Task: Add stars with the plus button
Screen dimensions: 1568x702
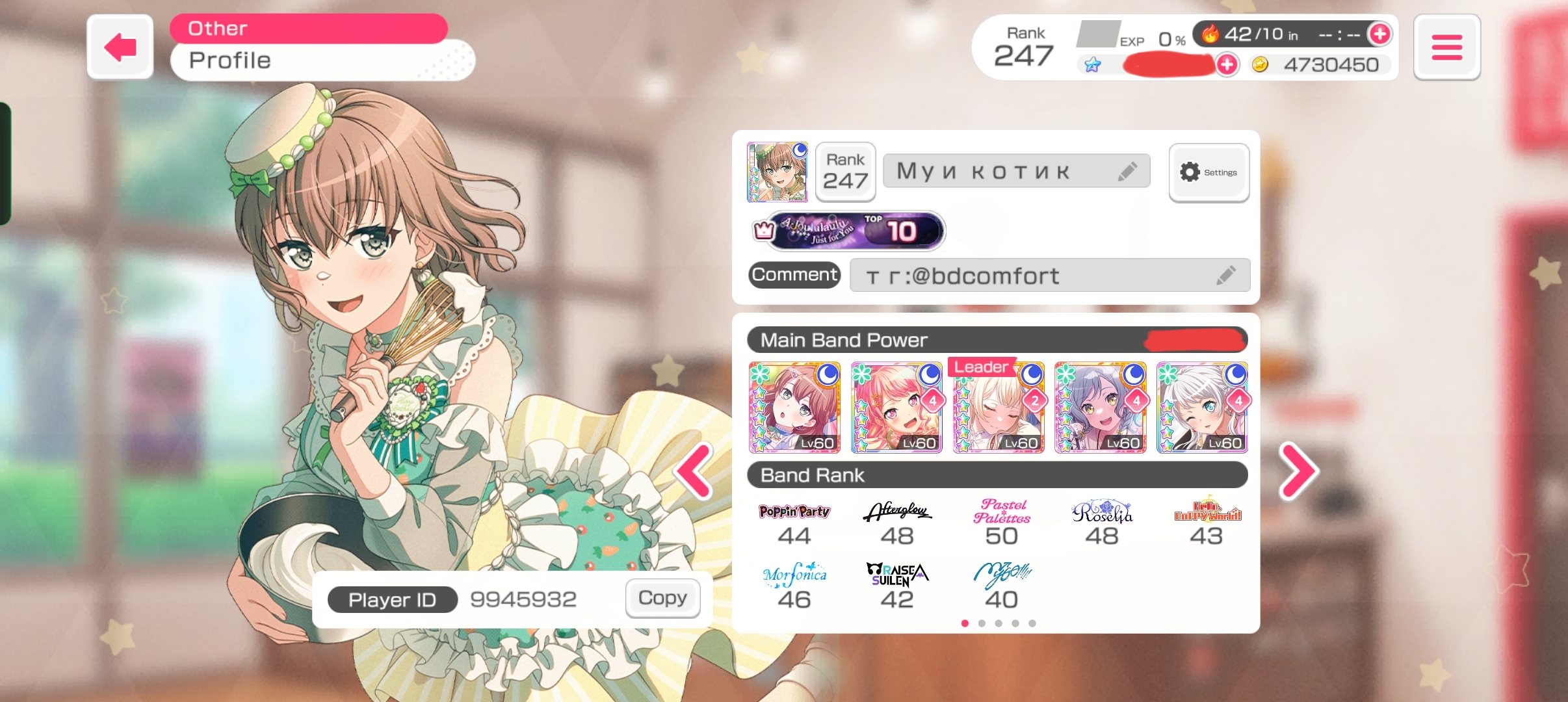Action: [x=1227, y=64]
